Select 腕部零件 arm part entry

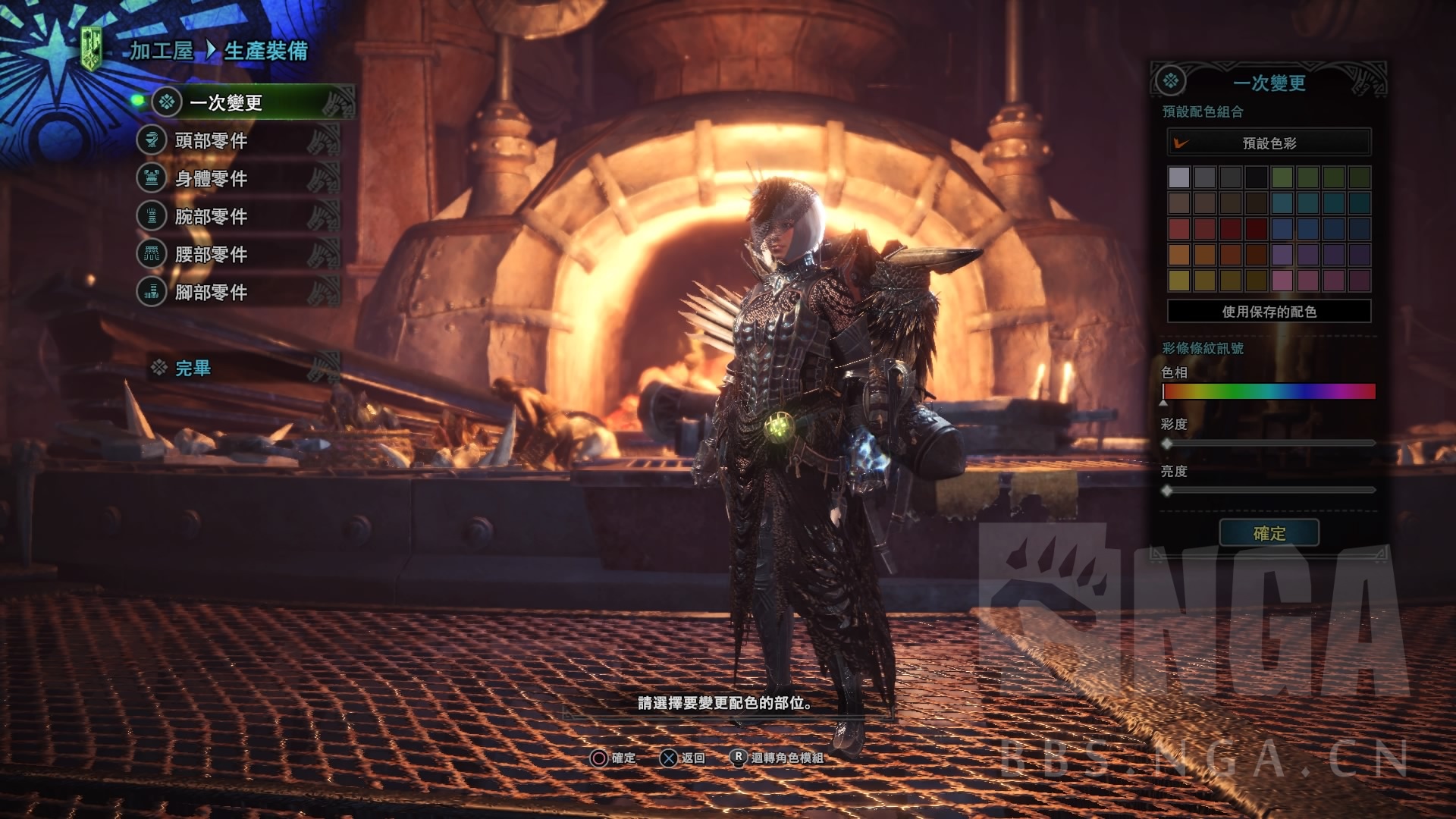point(211,216)
